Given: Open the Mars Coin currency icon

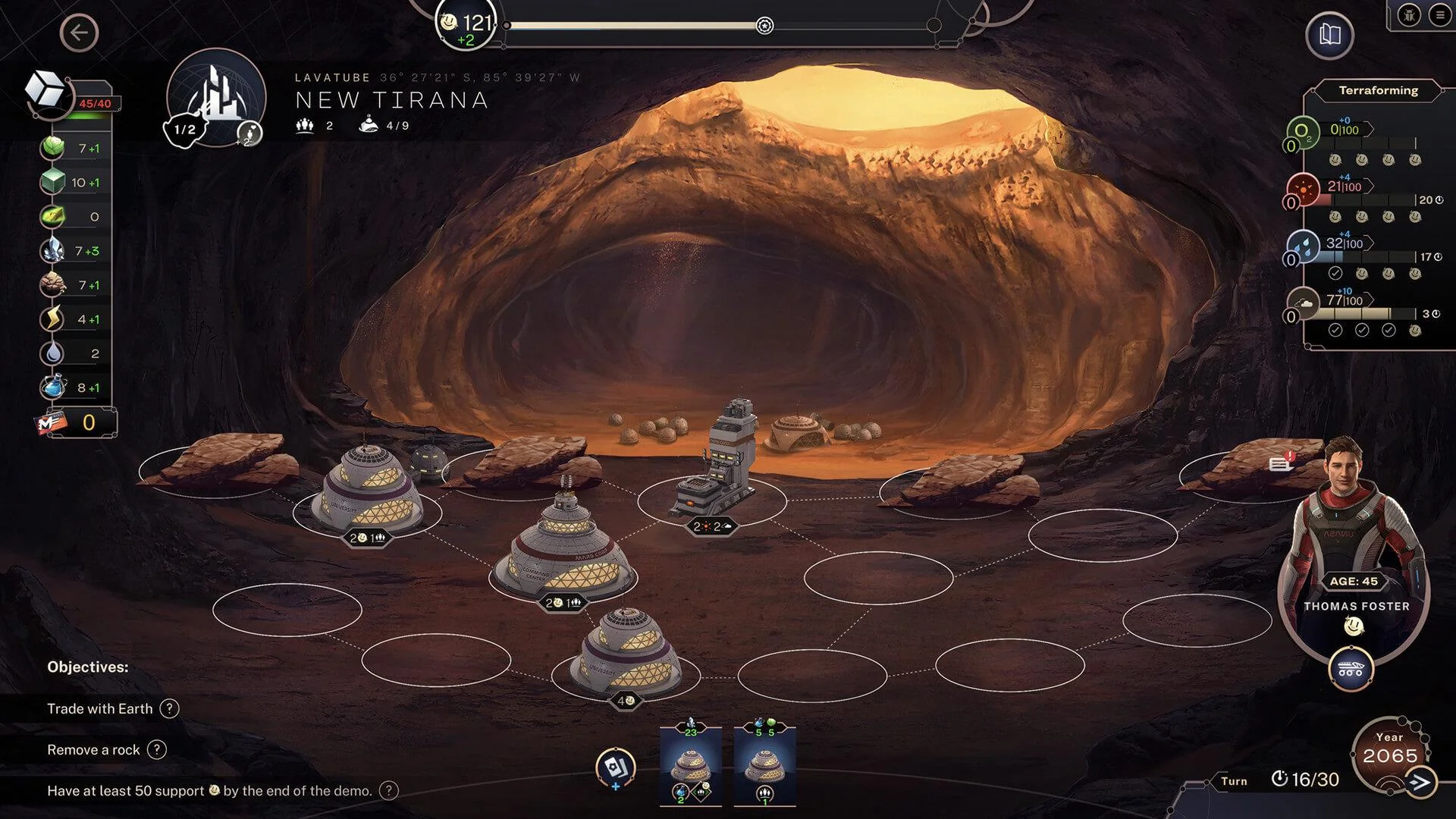Looking at the screenshot, I should click(51, 423).
